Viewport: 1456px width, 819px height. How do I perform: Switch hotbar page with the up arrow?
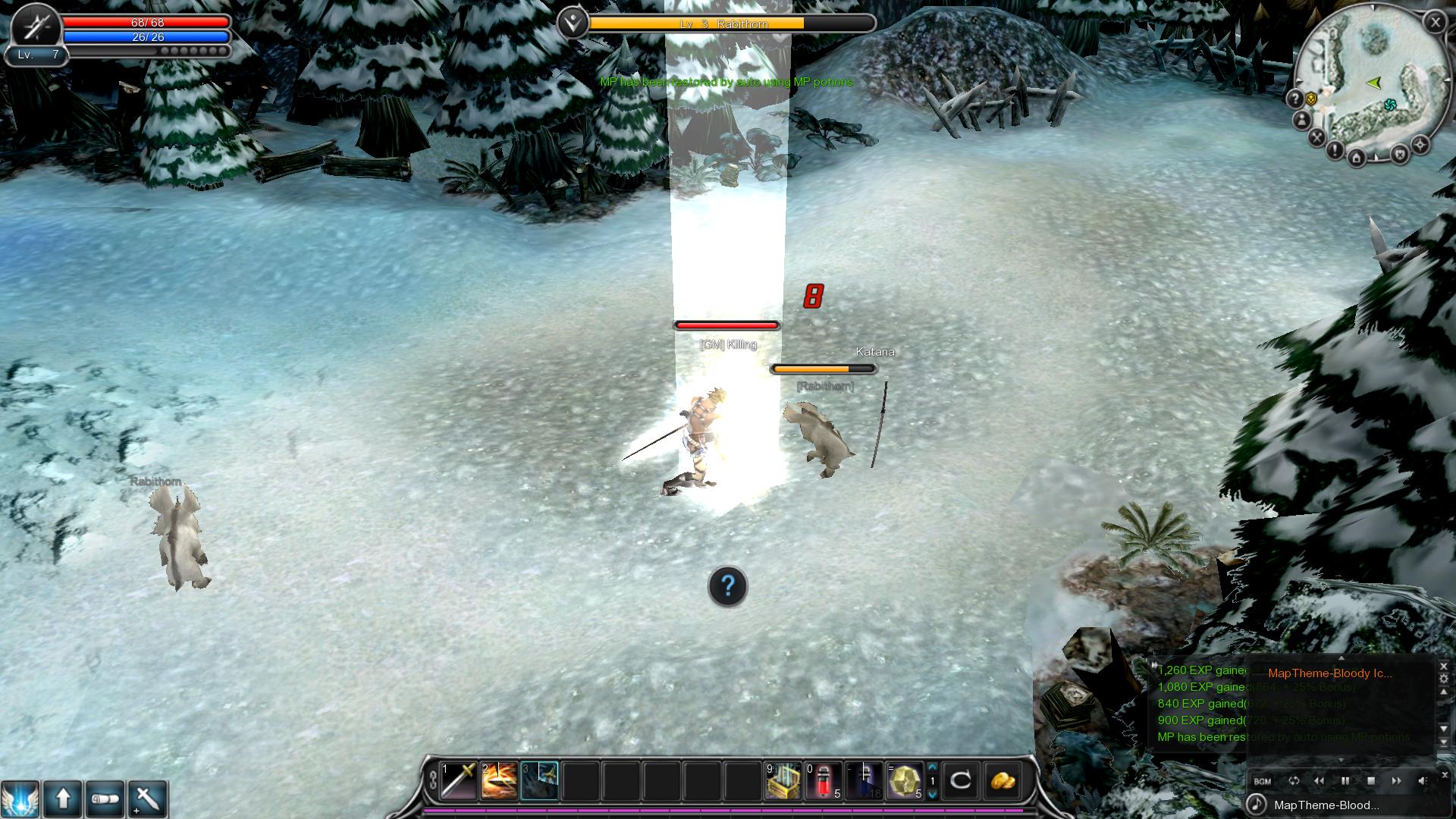[x=933, y=767]
